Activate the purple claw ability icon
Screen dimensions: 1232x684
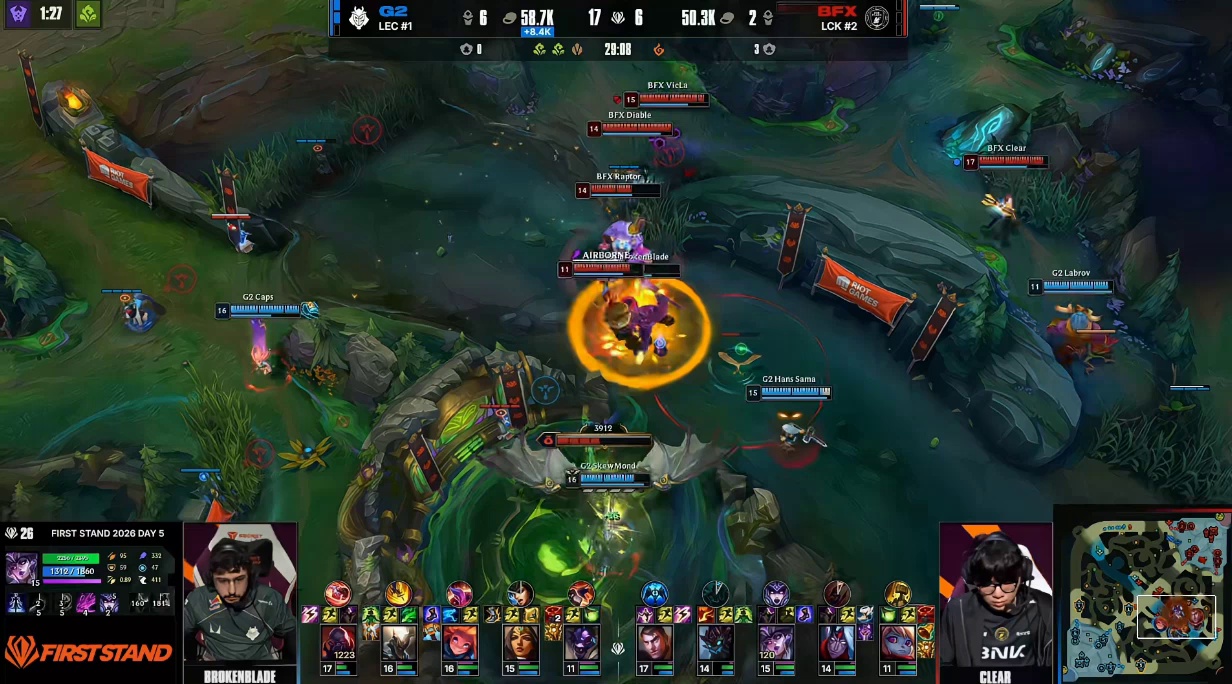86,603
